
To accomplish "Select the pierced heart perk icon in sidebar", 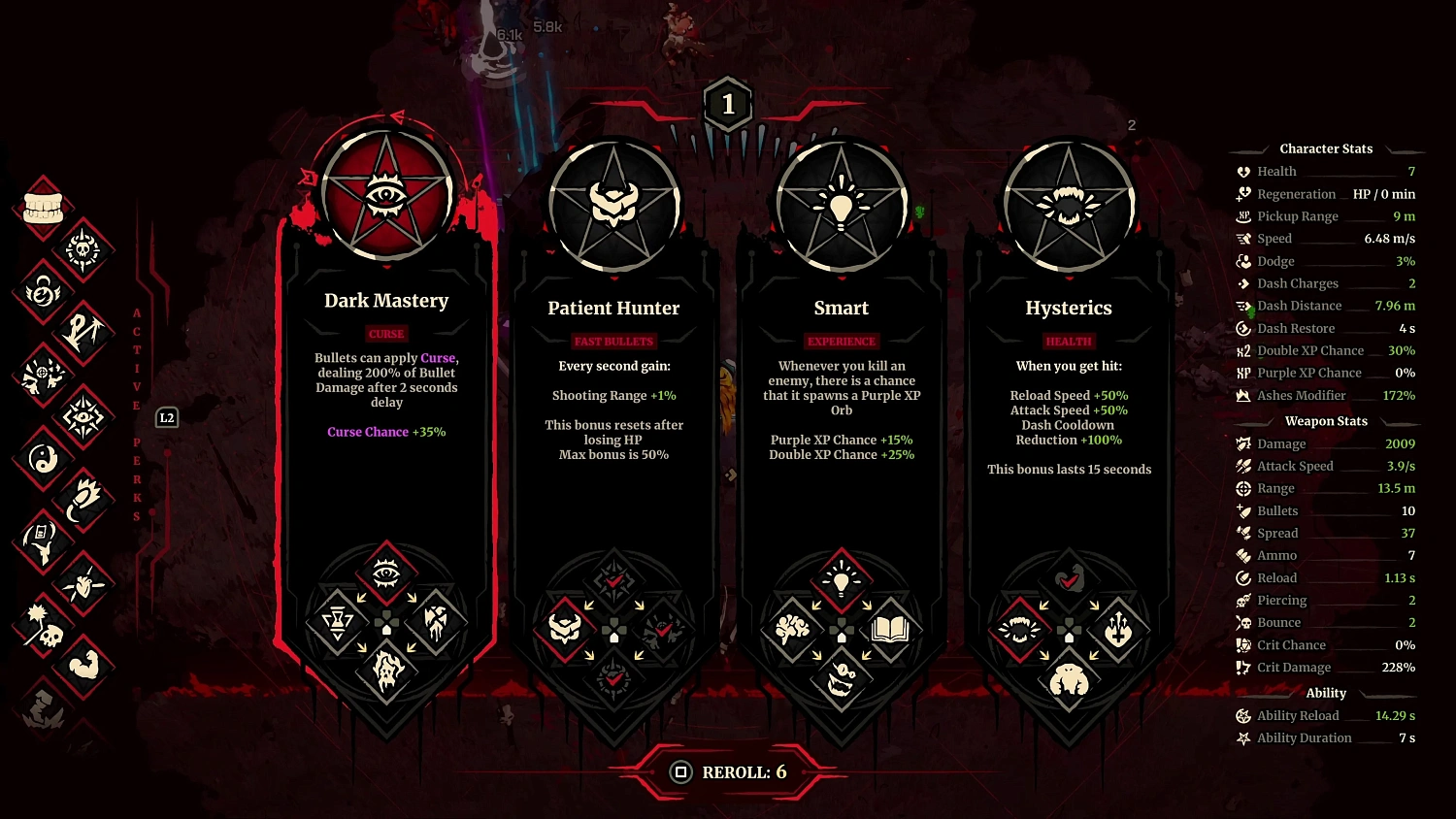I will point(85,585).
